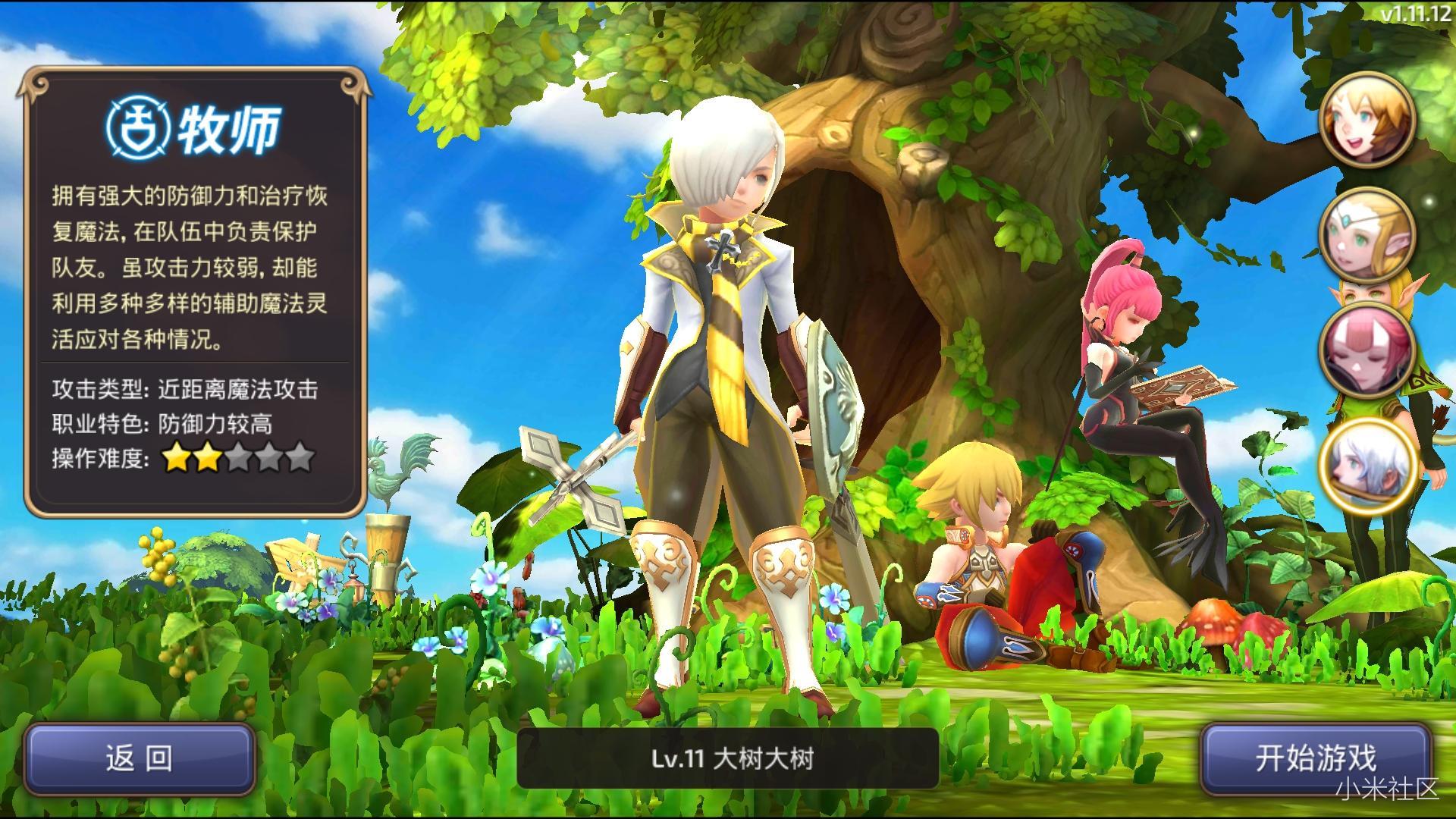Choose the elf archer character portrait
Image resolution: width=1456 pixels, height=819 pixels.
coord(1368,235)
